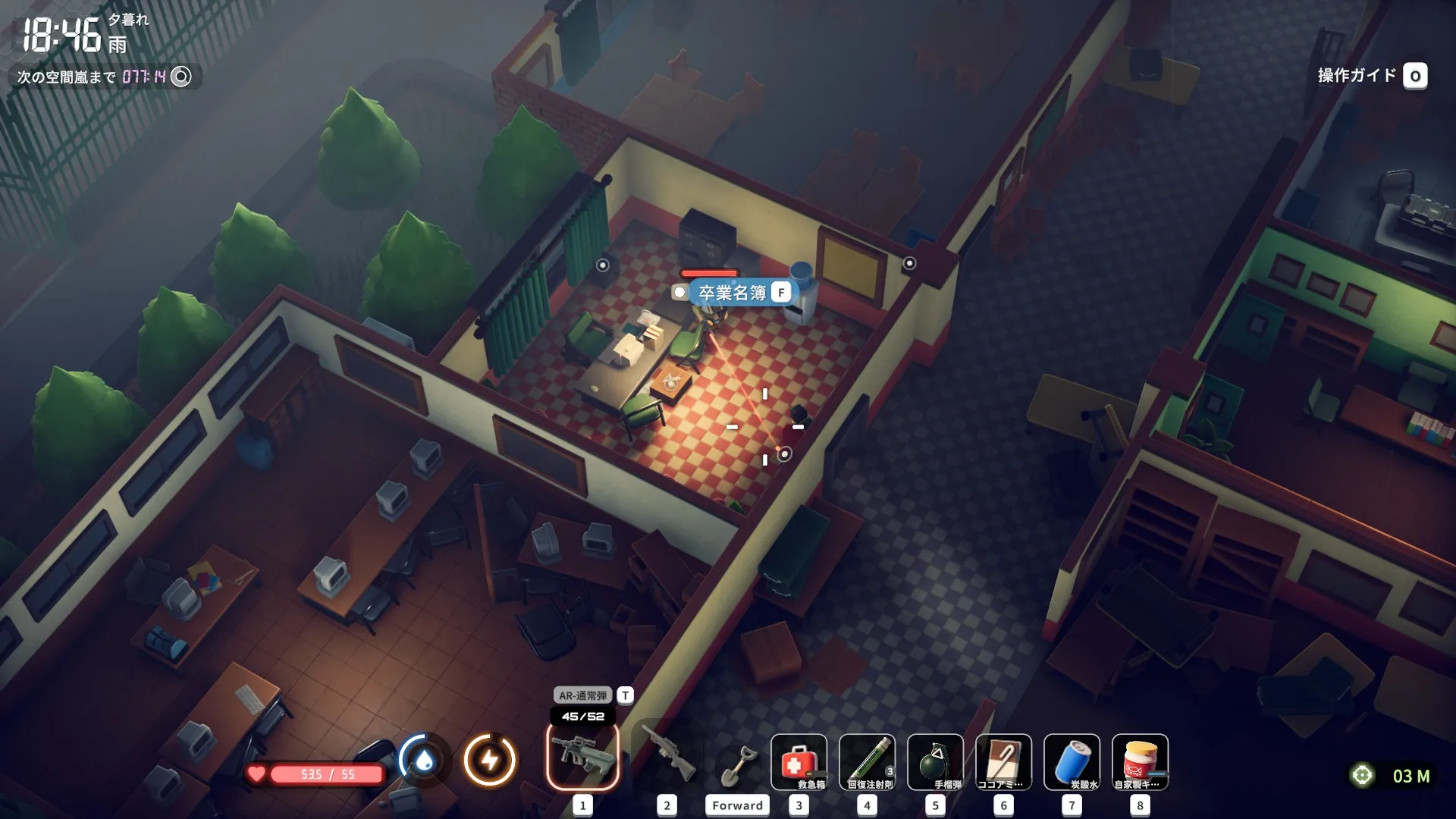Screen dimensions: 1456x819
Task: Use the first aid kit (救急箱)
Action: (x=799, y=761)
